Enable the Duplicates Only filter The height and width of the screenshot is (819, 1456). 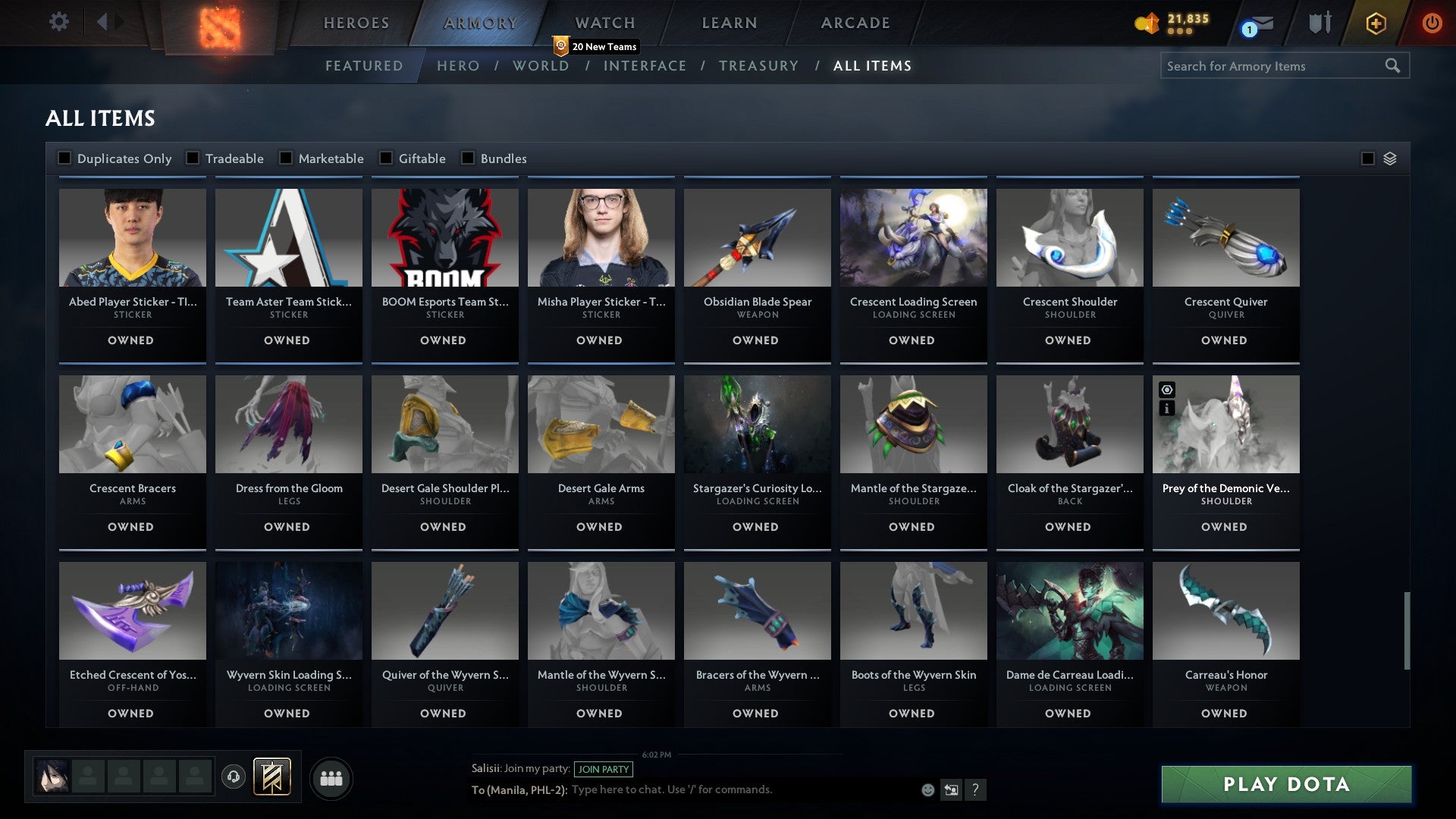[65, 158]
